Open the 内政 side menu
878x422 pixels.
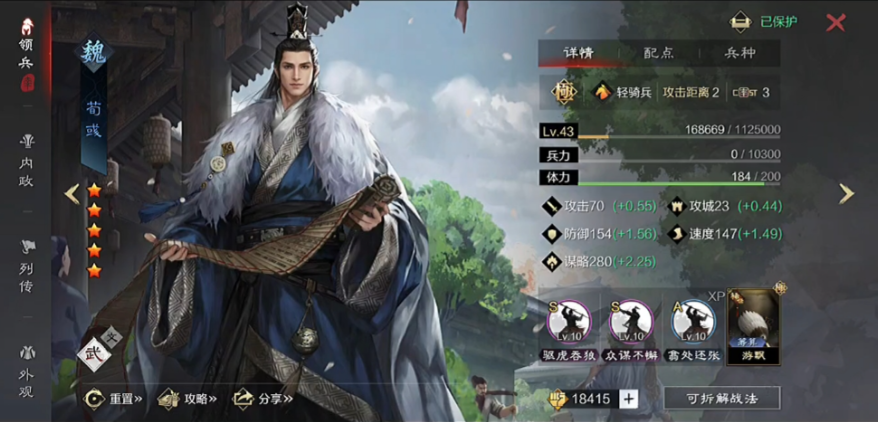point(26,158)
